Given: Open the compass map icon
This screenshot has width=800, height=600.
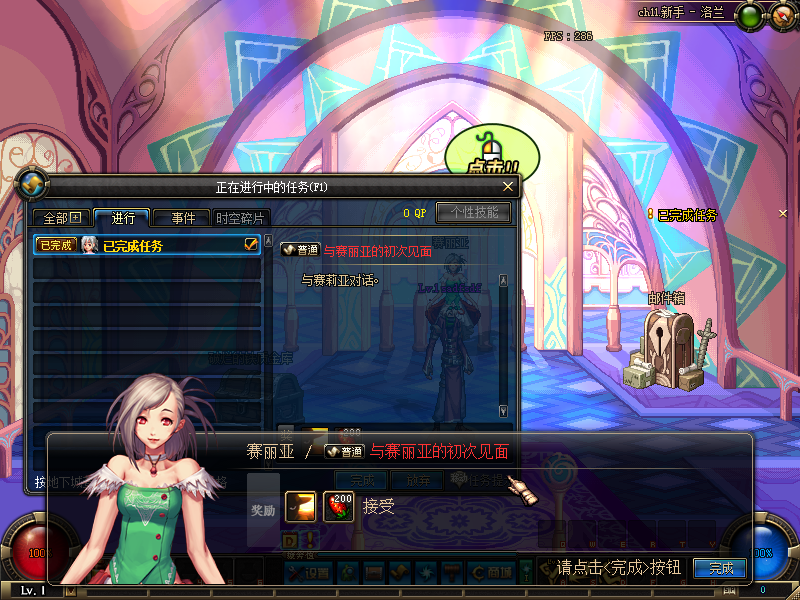Looking at the screenshot, I should point(783,15).
